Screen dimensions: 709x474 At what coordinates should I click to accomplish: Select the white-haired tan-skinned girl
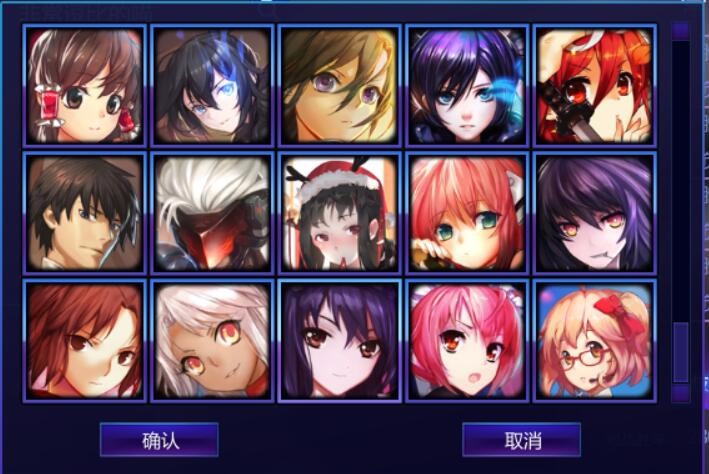(x=212, y=341)
